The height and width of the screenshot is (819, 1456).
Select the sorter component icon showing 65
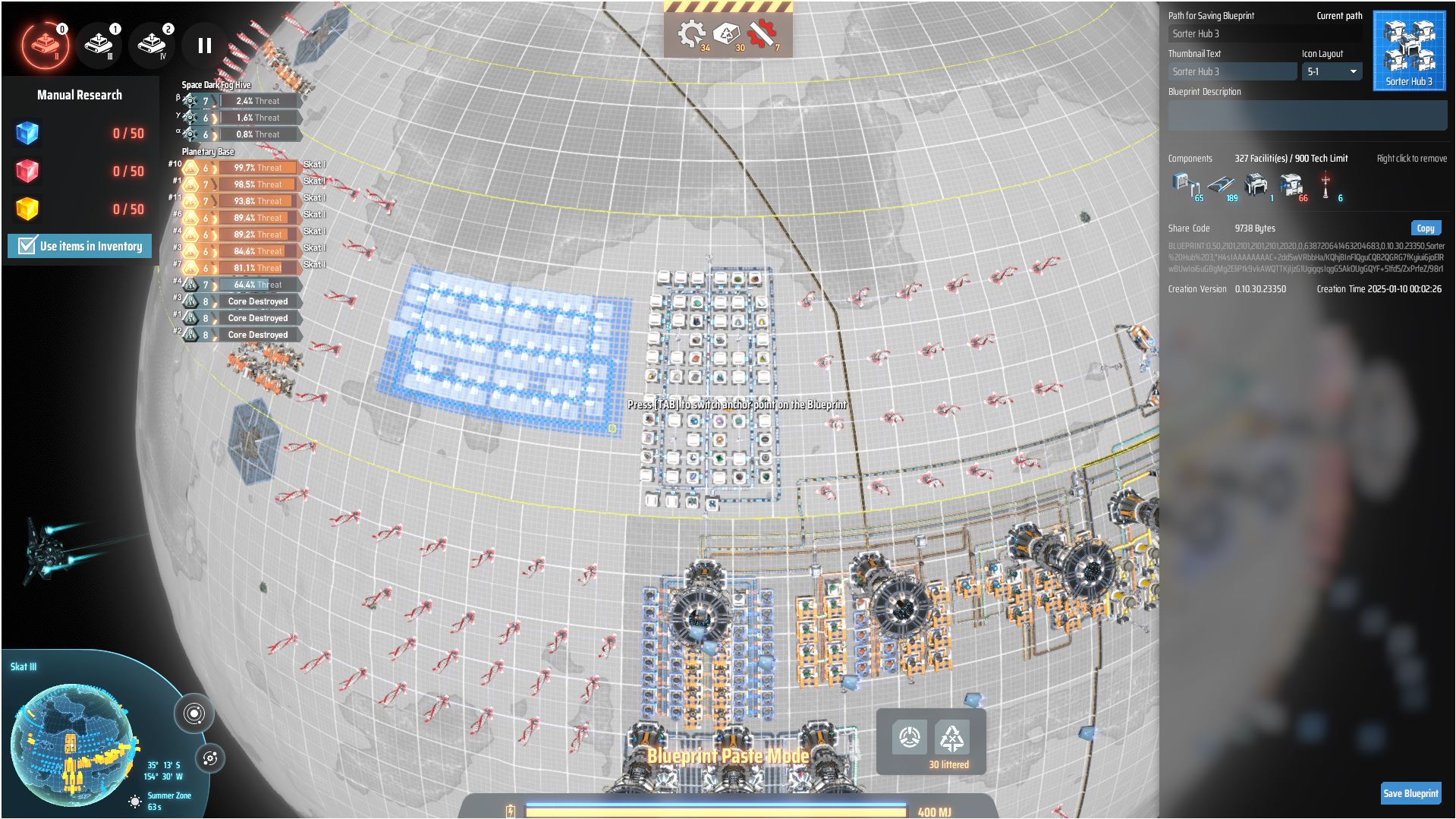pyautogui.click(x=1181, y=182)
